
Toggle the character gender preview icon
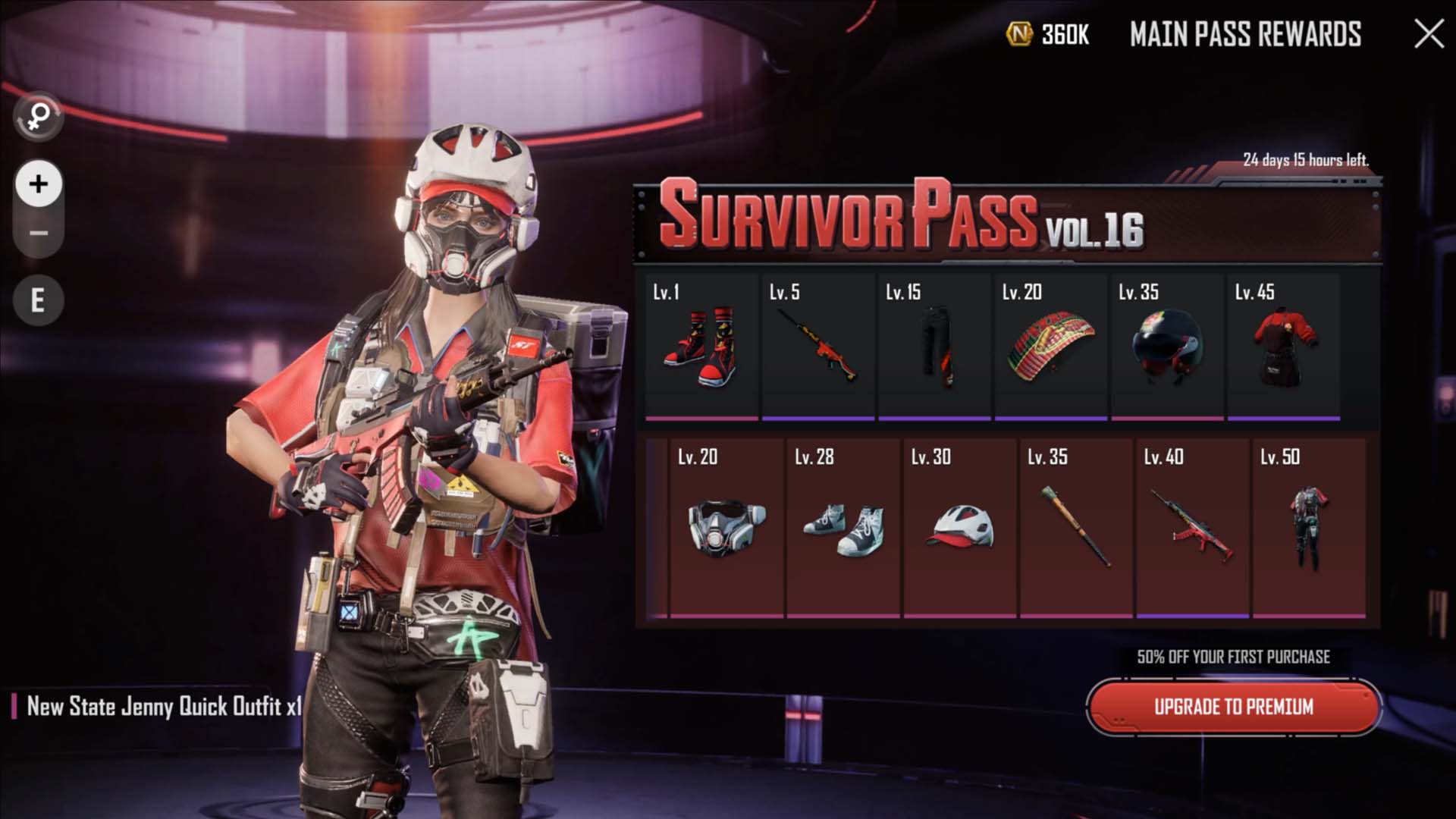click(x=38, y=117)
